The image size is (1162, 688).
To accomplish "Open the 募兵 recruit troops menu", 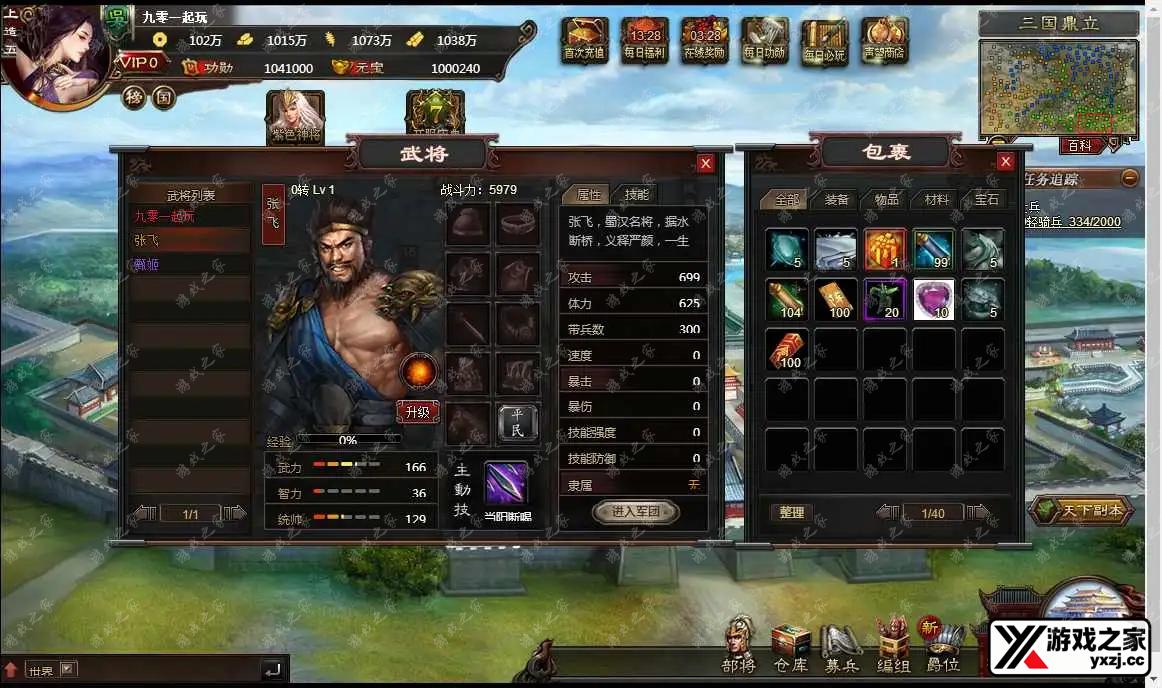I will click(840, 647).
